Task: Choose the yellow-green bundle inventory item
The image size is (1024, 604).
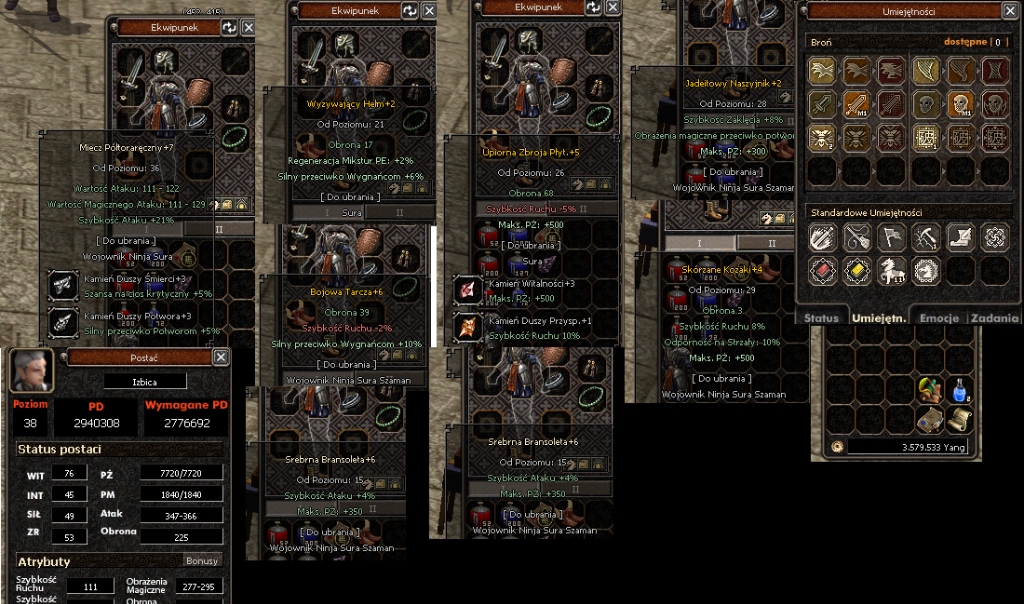Action: [929, 388]
